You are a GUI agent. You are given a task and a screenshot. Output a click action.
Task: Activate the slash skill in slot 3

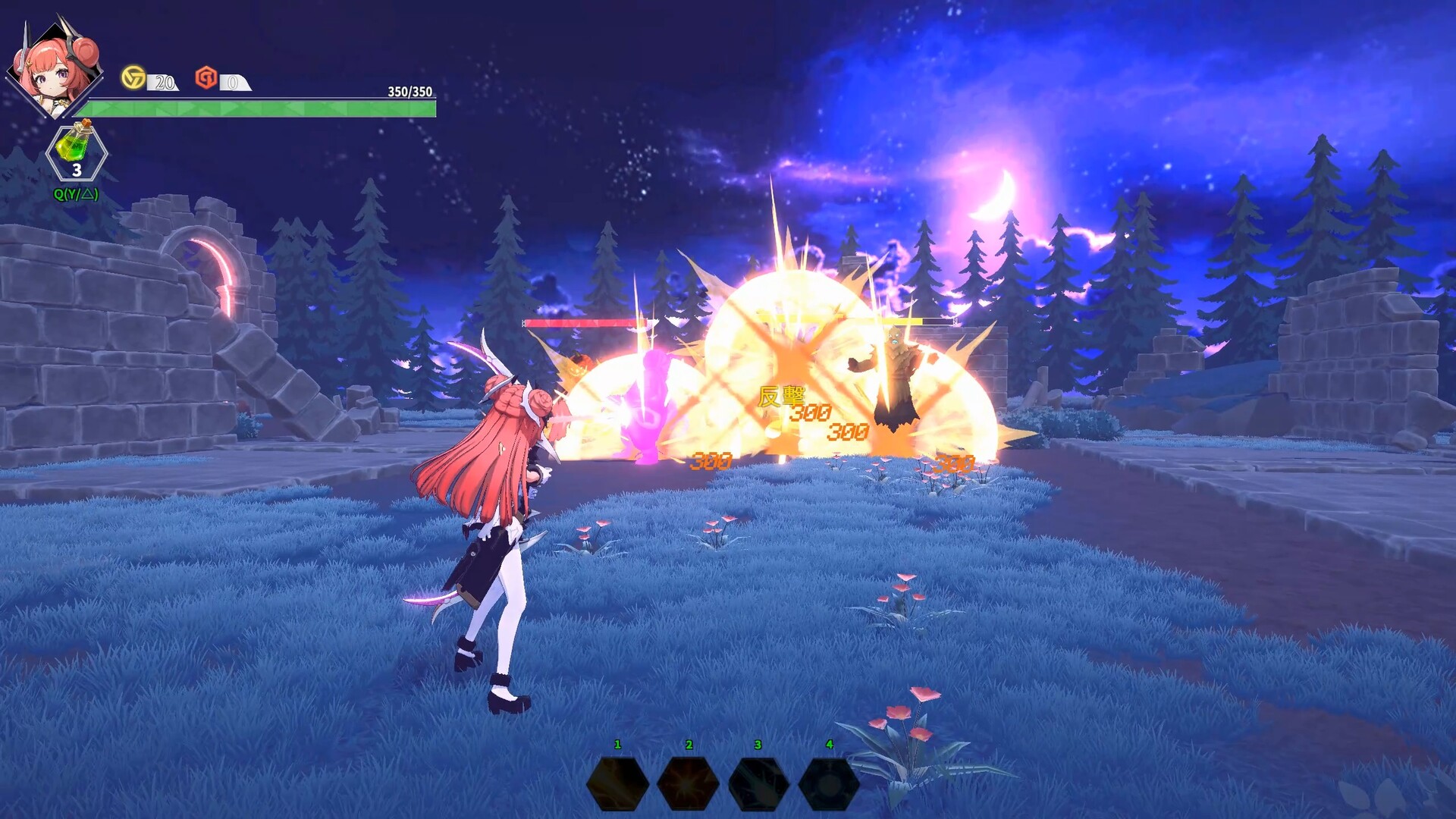759,783
